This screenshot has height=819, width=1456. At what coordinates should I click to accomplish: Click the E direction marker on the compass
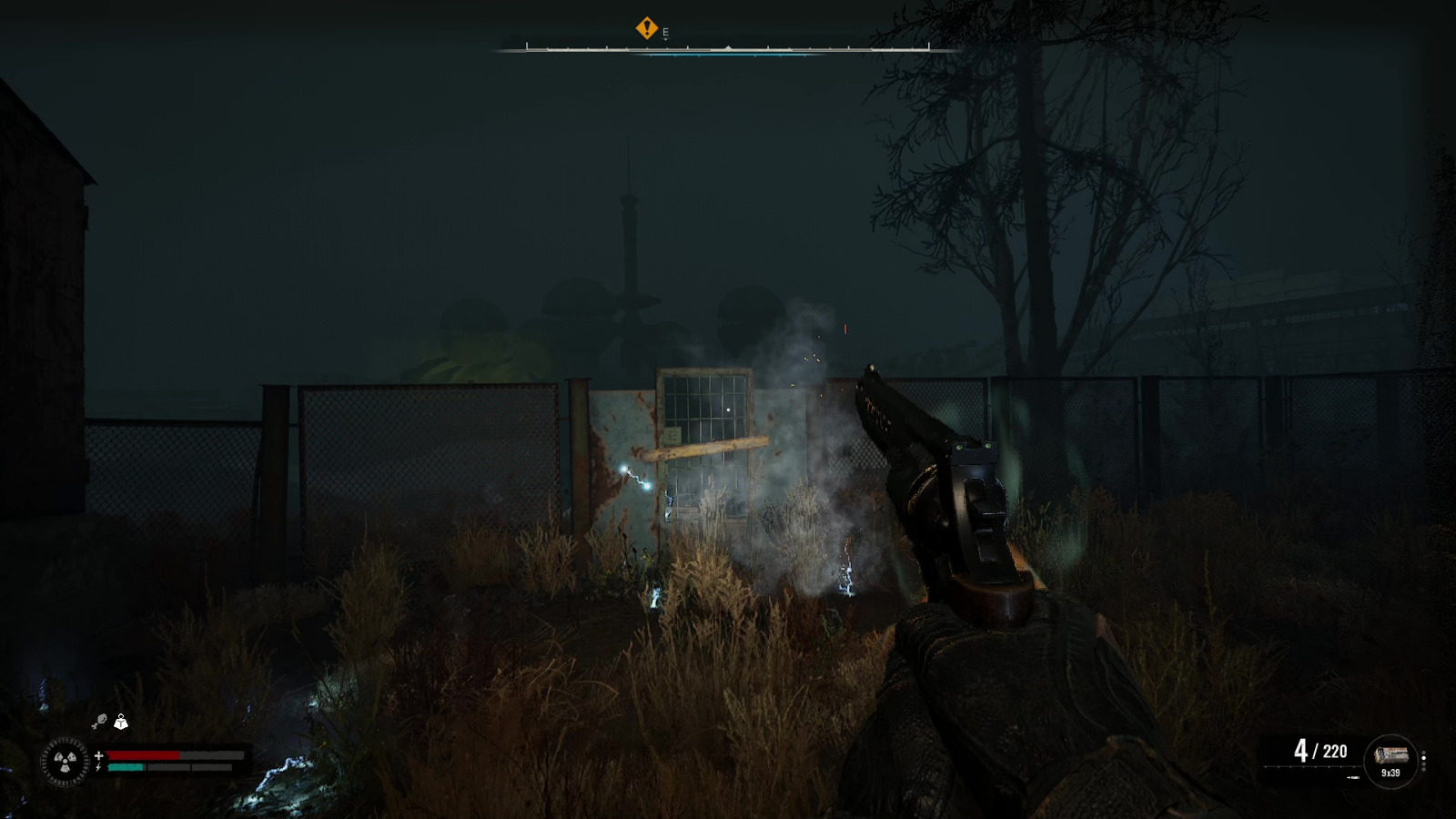(665, 30)
